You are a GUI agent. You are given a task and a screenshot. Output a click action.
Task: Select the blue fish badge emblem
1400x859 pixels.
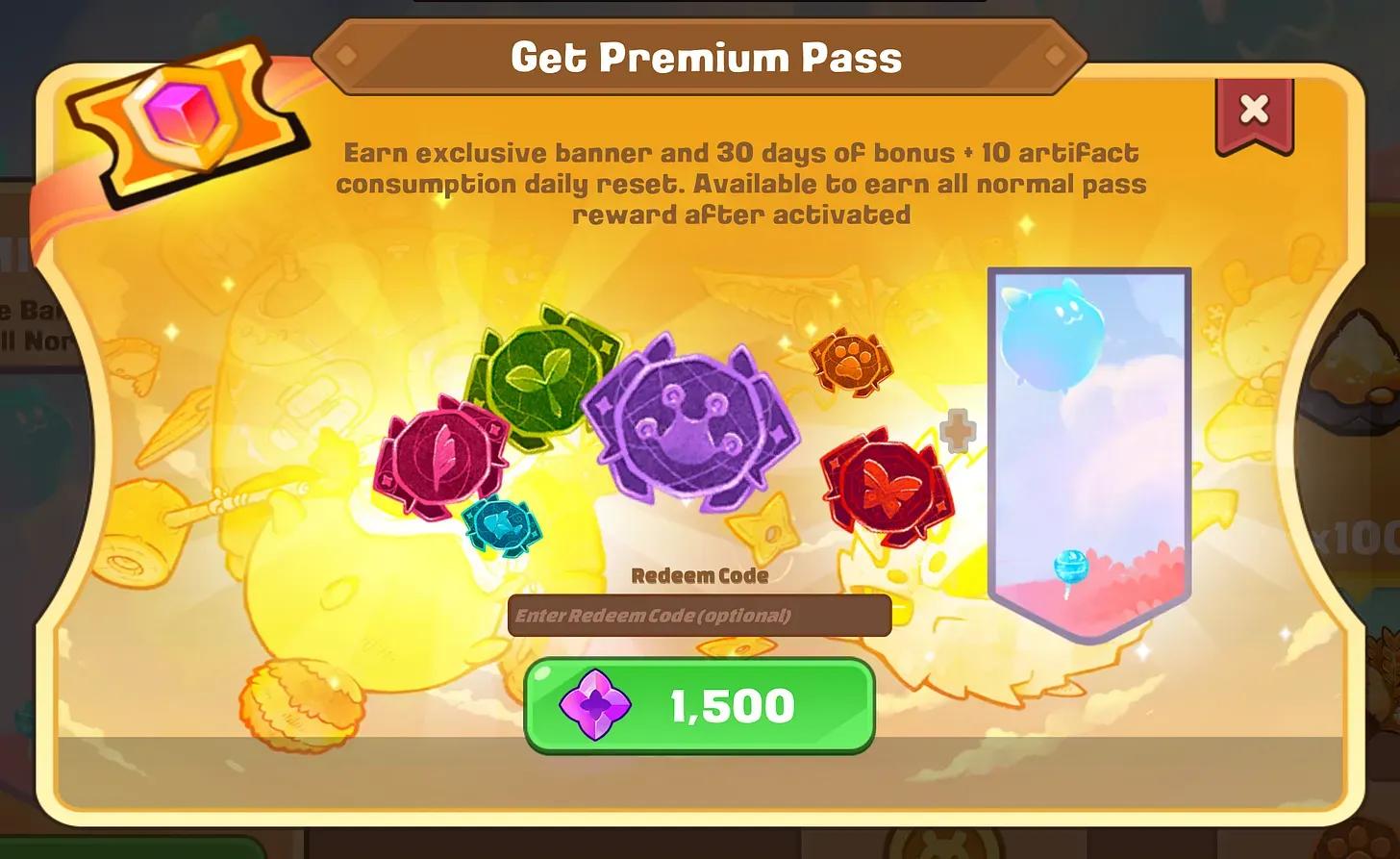[x=504, y=524]
